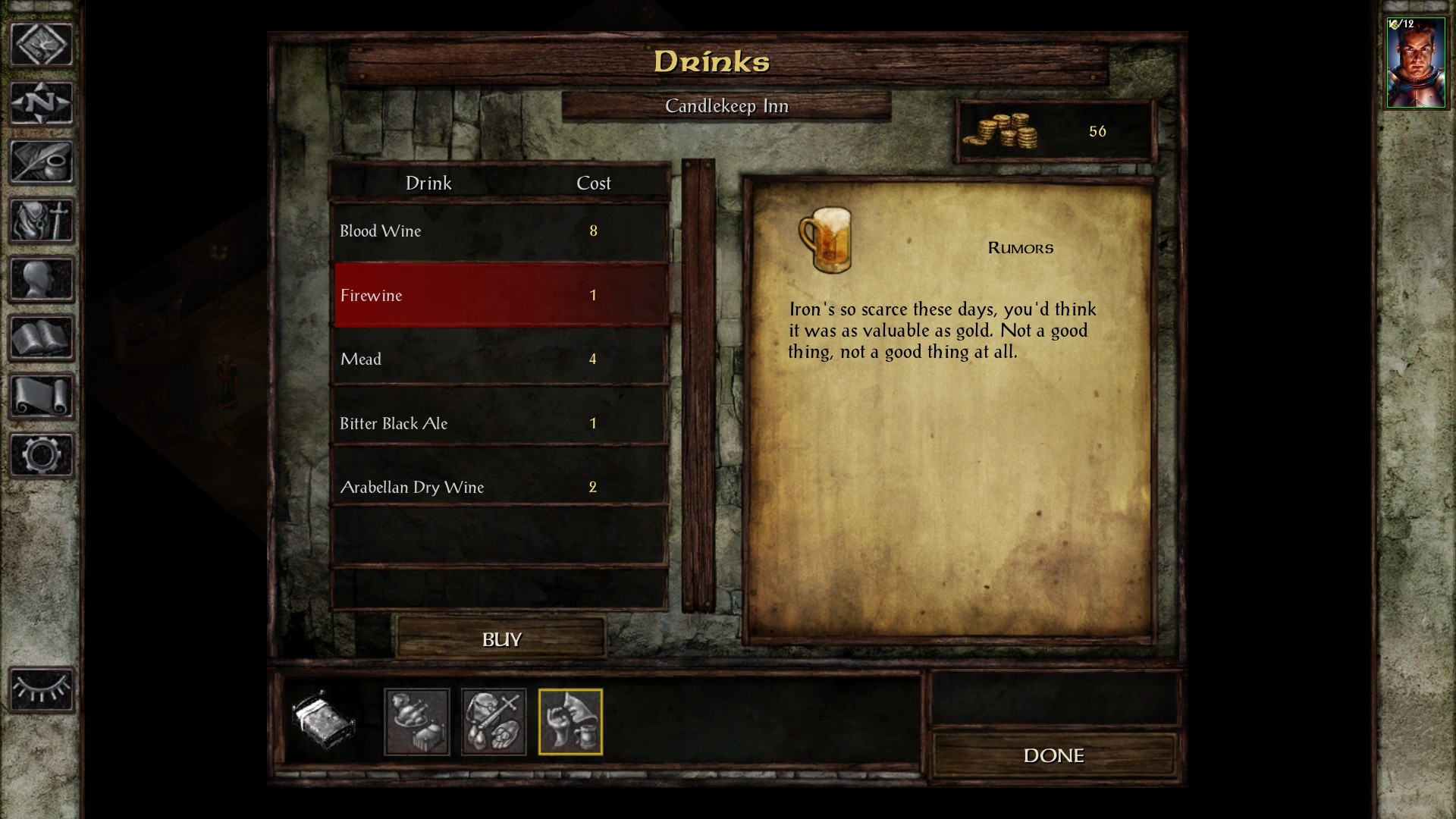Switch to the buy and sell tab
Viewport: 1456px width, 819px height.
click(x=494, y=721)
